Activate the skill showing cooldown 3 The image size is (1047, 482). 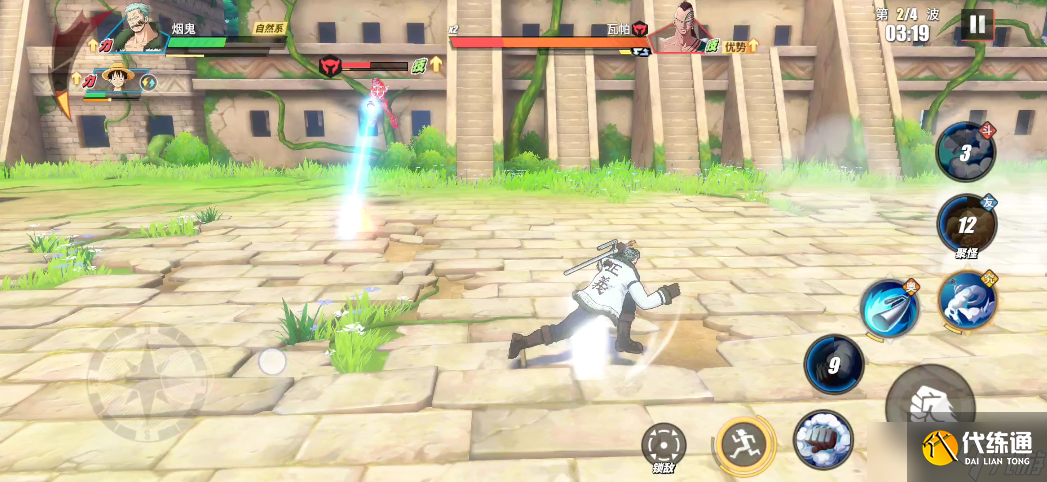[965, 153]
